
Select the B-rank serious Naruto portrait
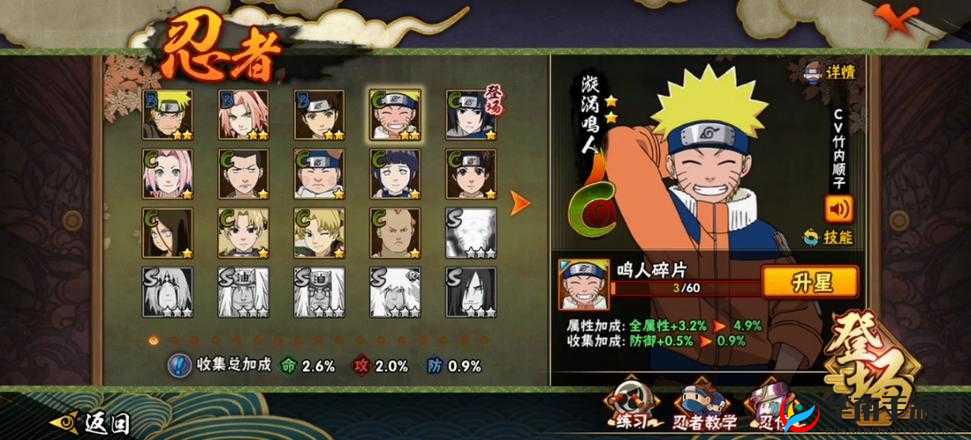click(168, 115)
